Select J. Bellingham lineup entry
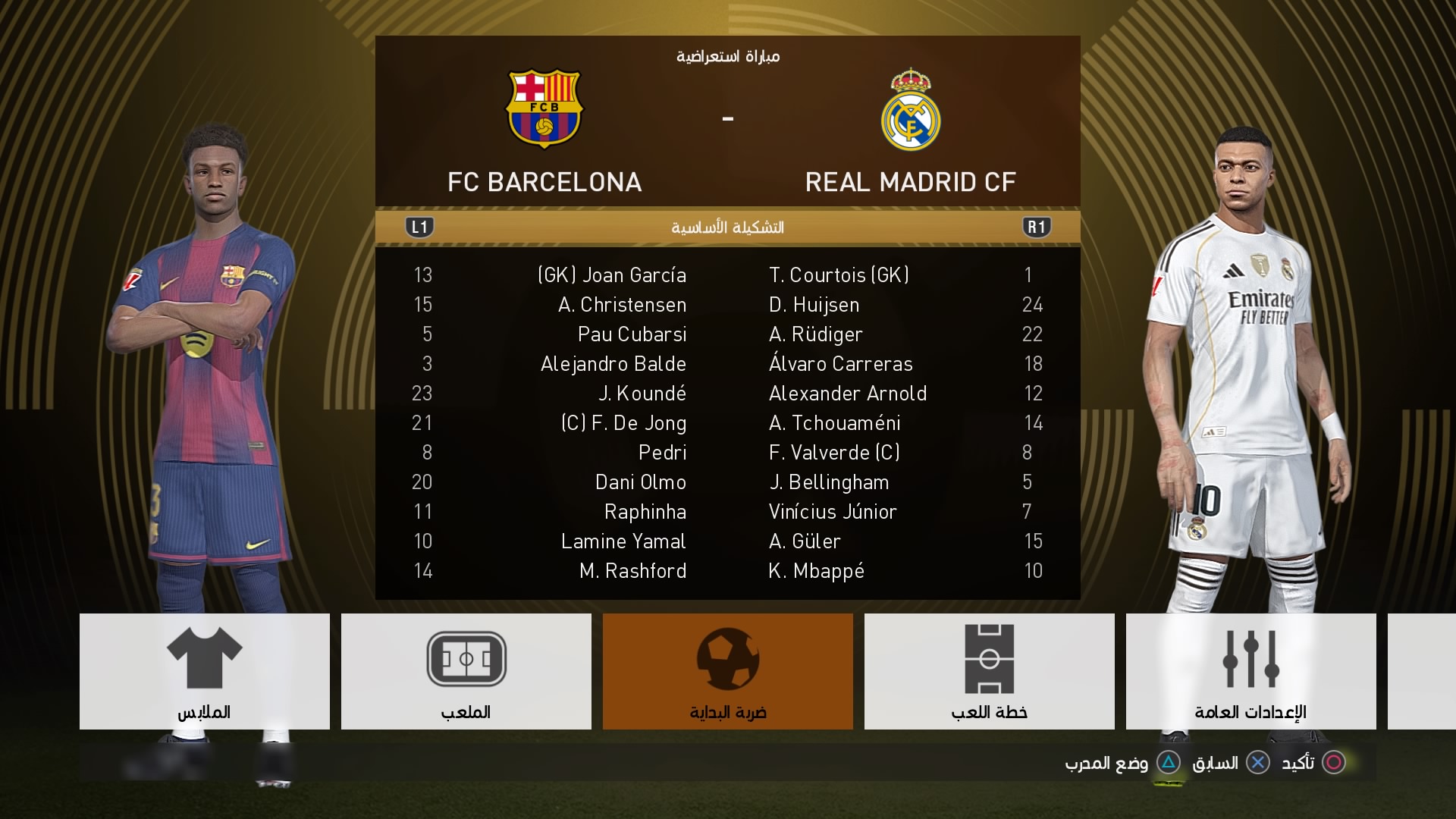This screenshot has width=1456, height=819. click(x=829, y=482)
